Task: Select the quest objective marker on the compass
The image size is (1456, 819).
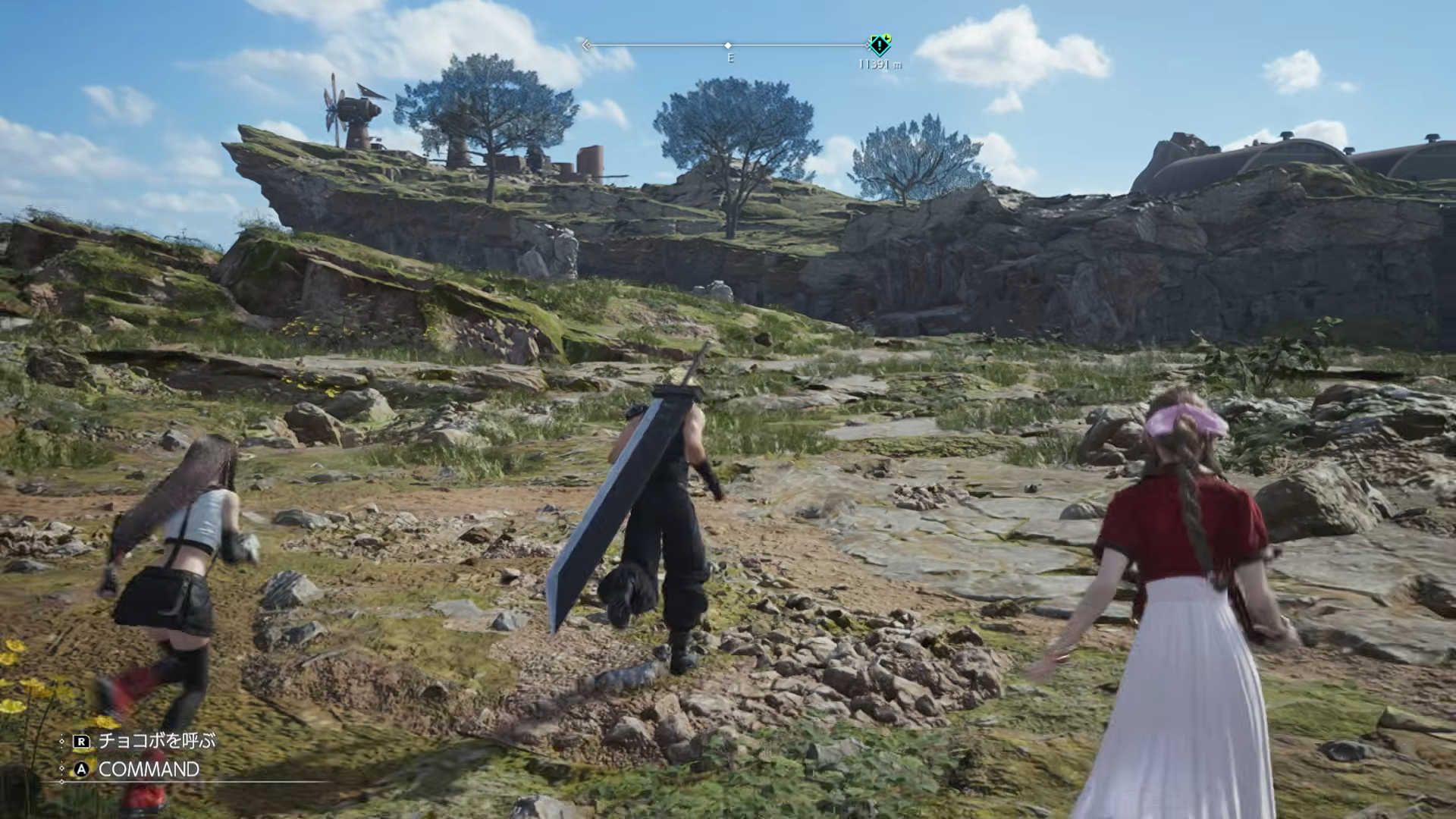Action: coord(879,45)
